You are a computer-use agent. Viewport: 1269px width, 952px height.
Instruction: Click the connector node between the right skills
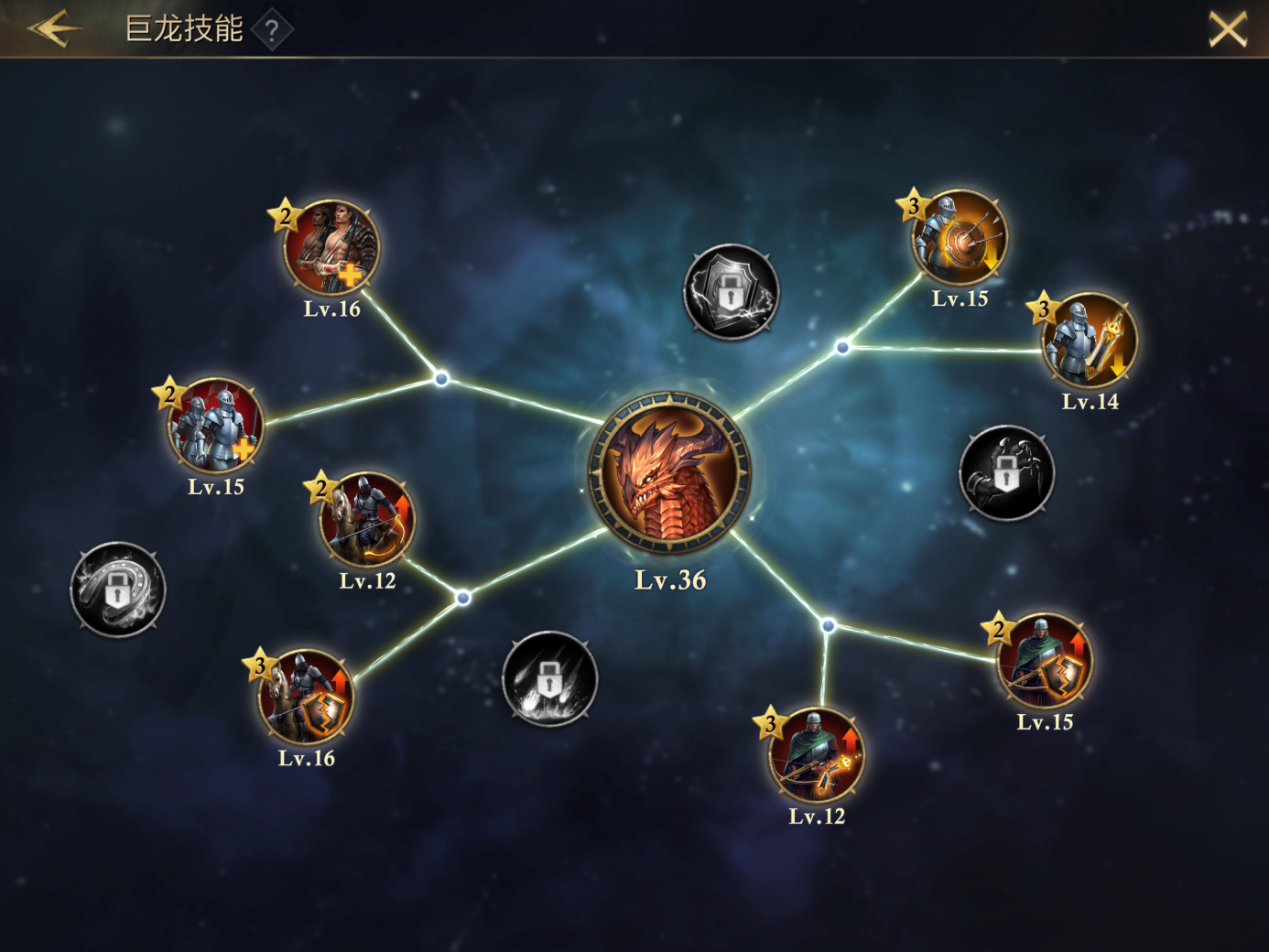pos(841,346)
